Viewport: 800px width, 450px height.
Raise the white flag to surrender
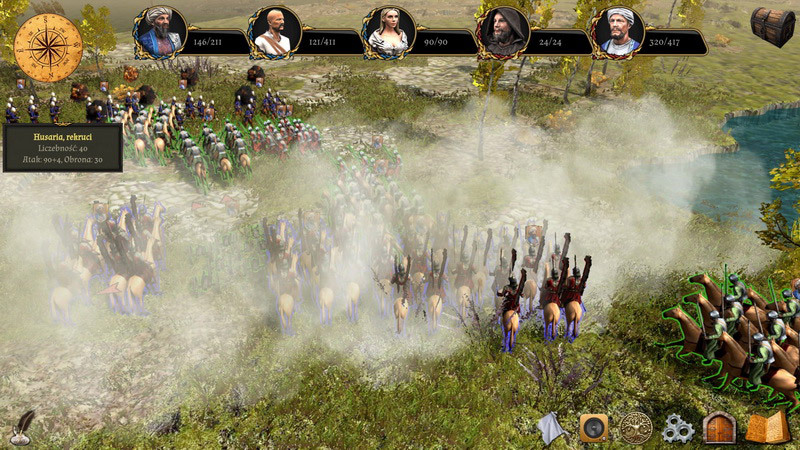coord(552,428)
